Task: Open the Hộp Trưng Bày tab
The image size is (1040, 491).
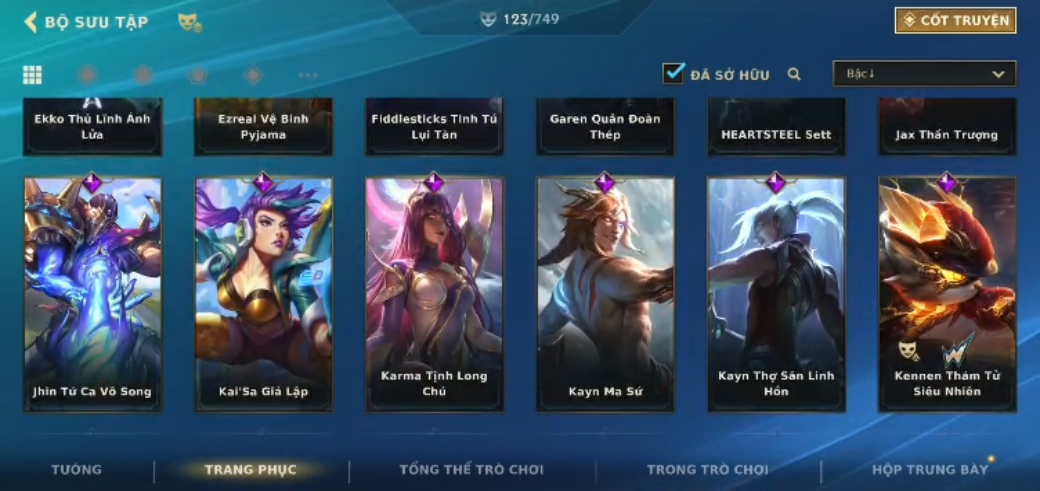Action: tap(930, 470)
